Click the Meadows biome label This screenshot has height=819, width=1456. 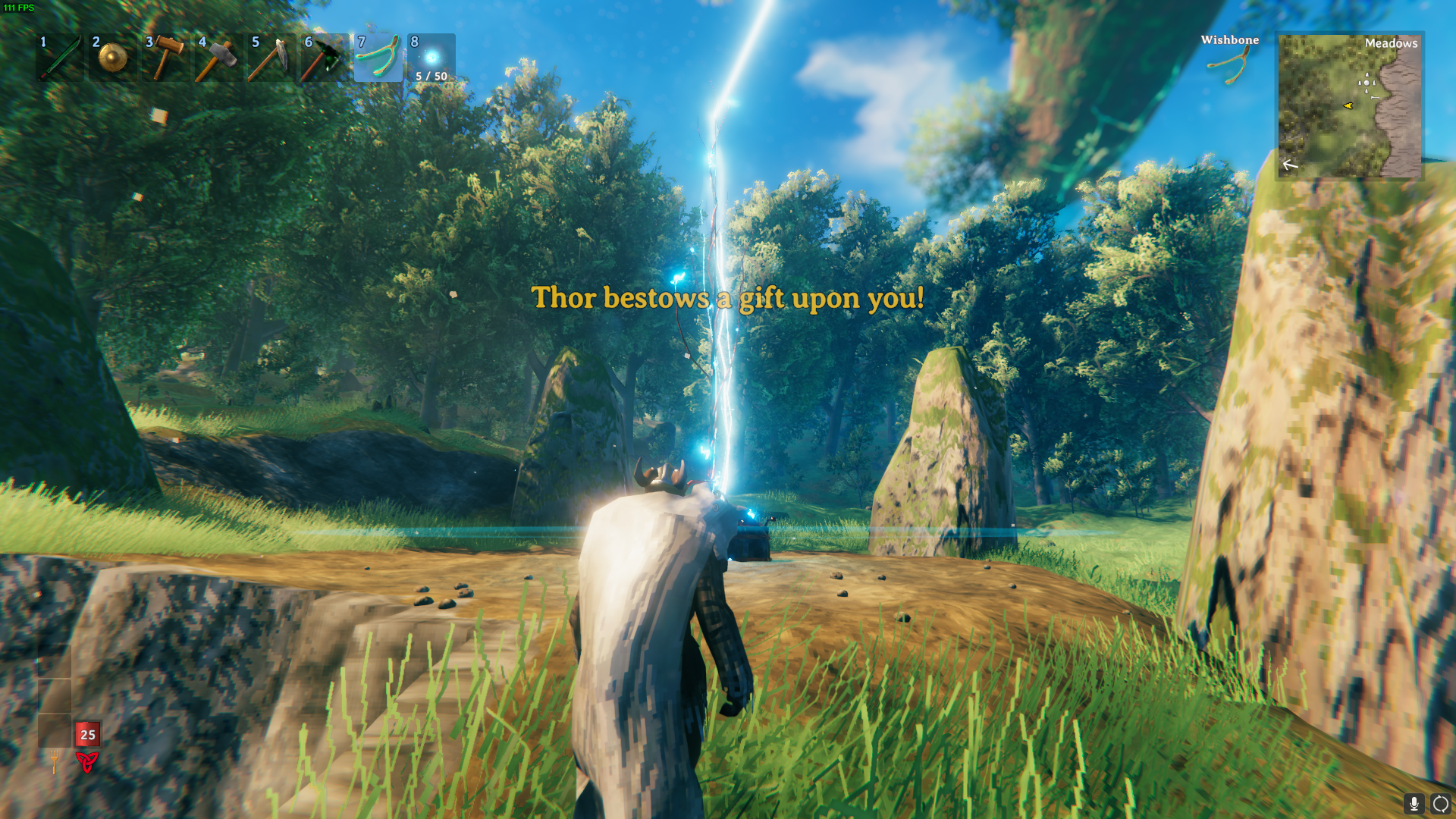(x=1392, y=44)
